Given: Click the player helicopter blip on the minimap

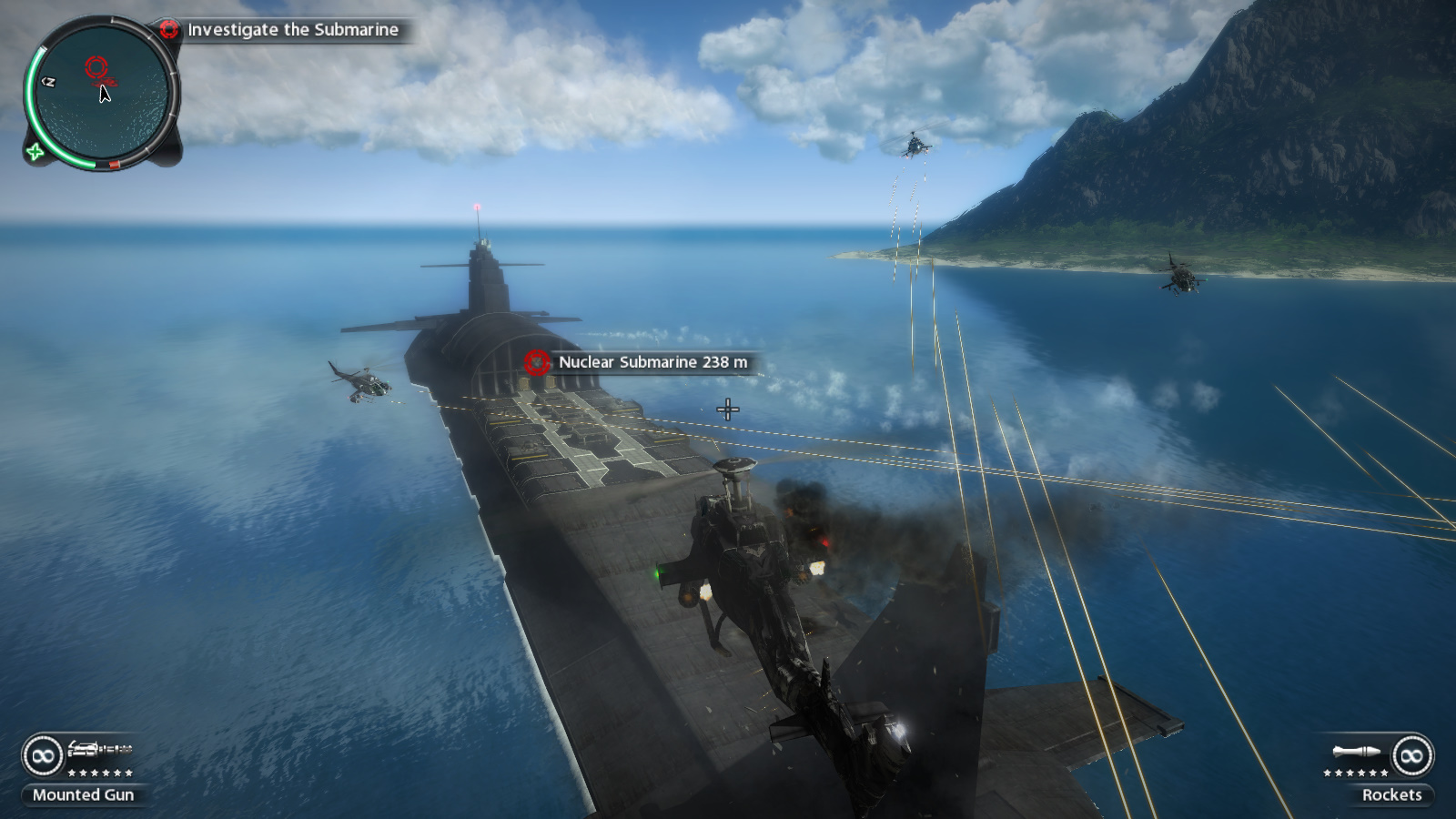Looking at the screenshot, I should [x=106, y=82].
